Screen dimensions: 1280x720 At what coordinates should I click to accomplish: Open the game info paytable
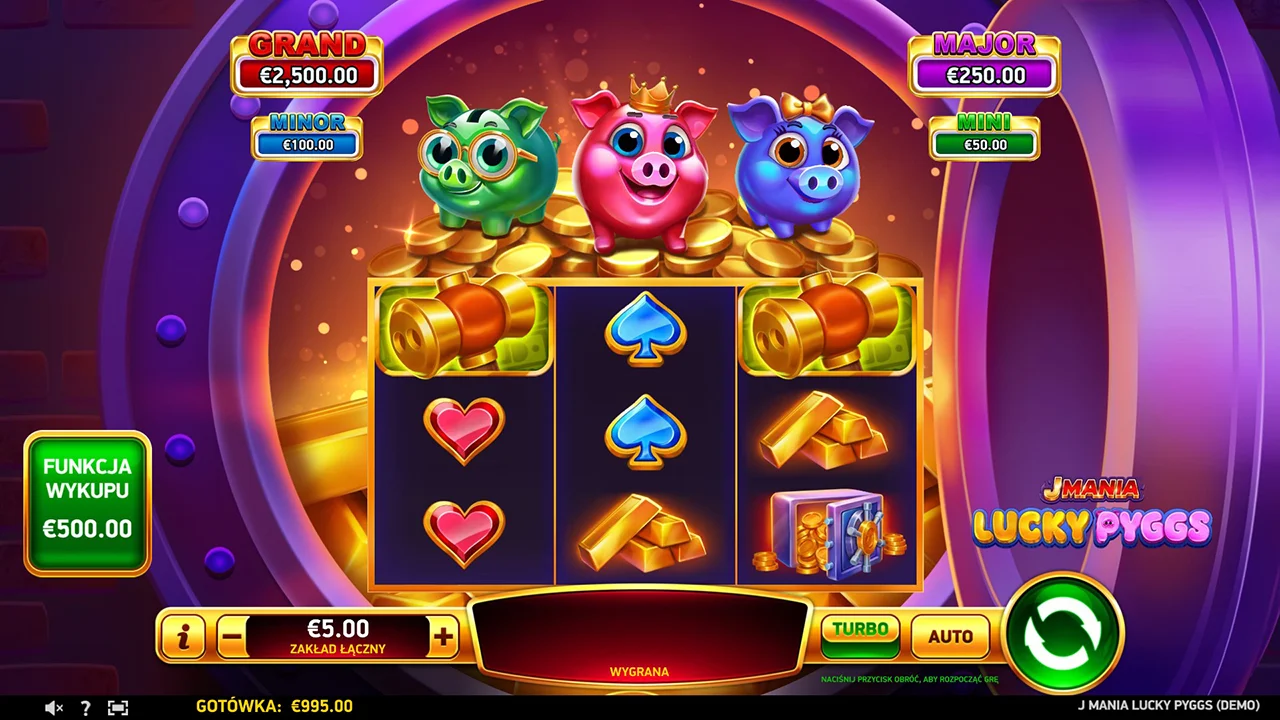pos(183,636)
